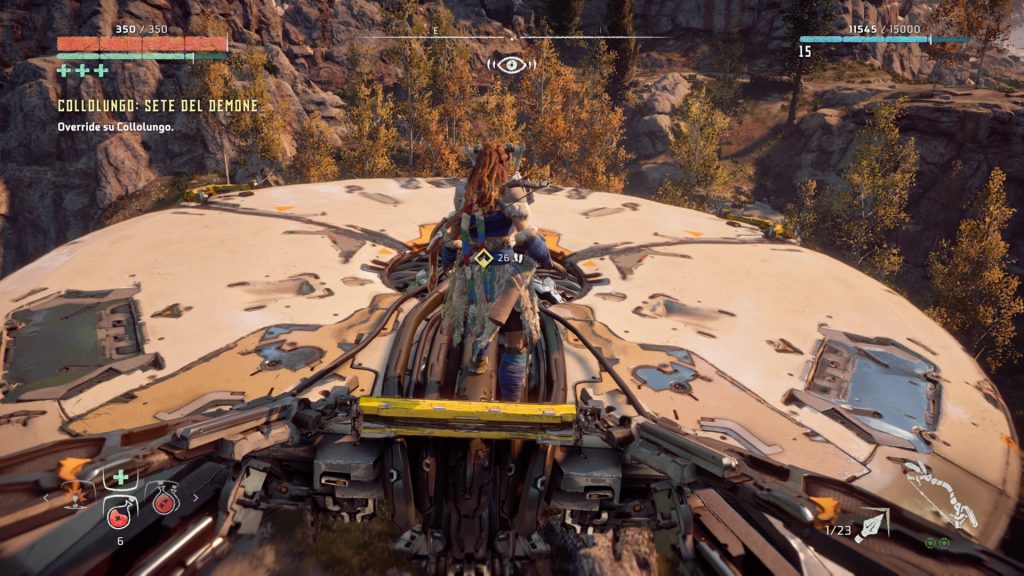Open the Collolungo: Sete del Demone quest tracker
The width and height of the screenshot is (1024, 576).
(x=158, y=106)
